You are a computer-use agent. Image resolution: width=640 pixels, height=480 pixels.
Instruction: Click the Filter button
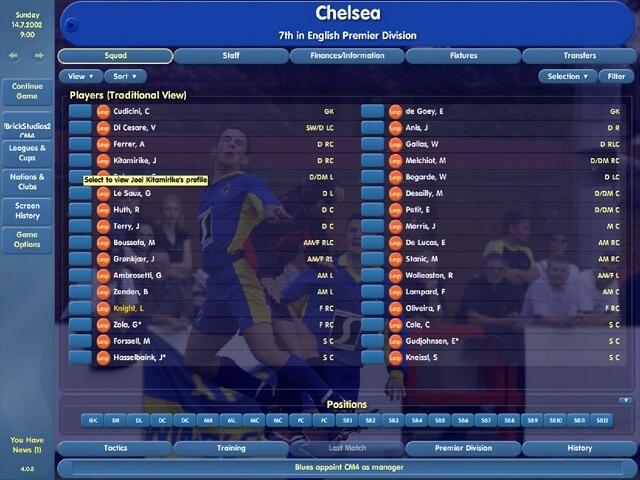(612, 76)
